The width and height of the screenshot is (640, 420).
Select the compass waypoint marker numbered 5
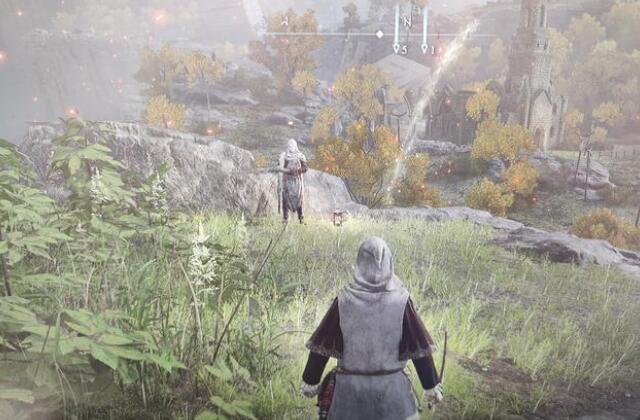pyautogui.click(x=396, y=46)
